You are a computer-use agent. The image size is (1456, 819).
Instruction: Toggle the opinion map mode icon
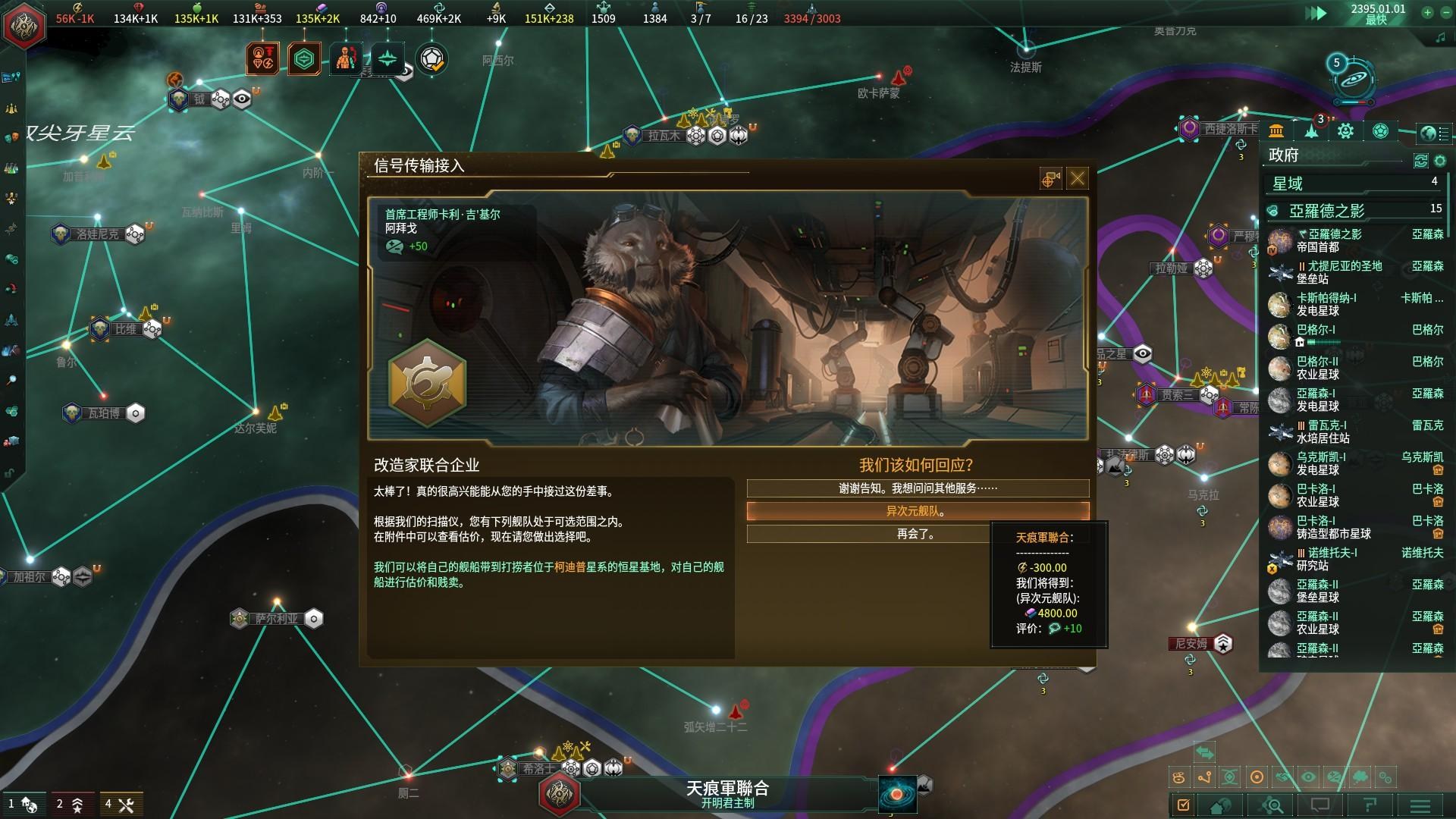[1332, 777]
